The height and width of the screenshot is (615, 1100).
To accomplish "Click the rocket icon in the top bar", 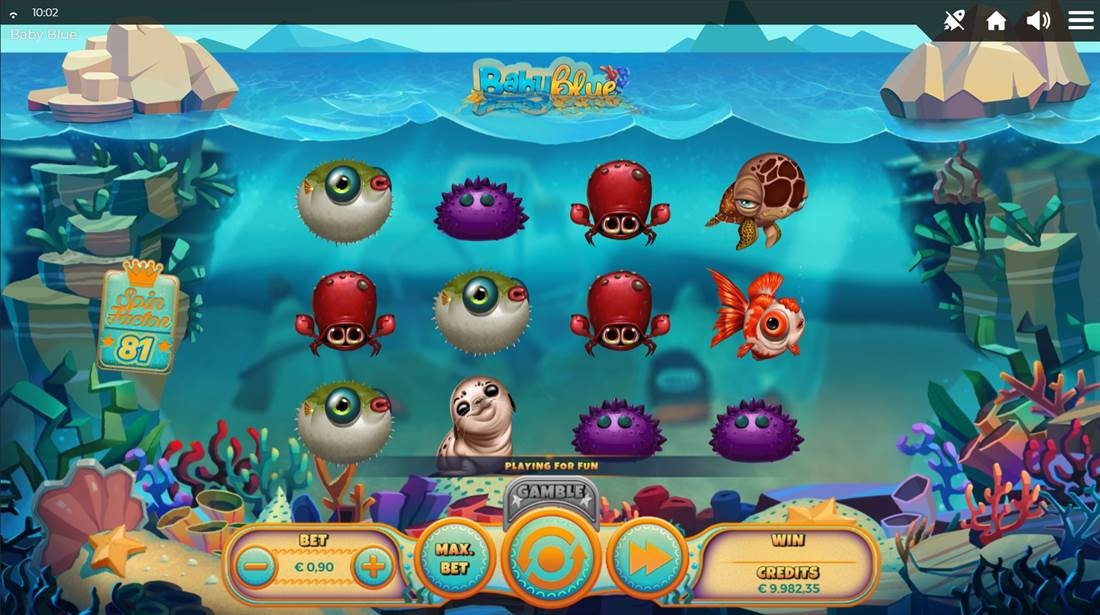I will (x=954, y=20).
